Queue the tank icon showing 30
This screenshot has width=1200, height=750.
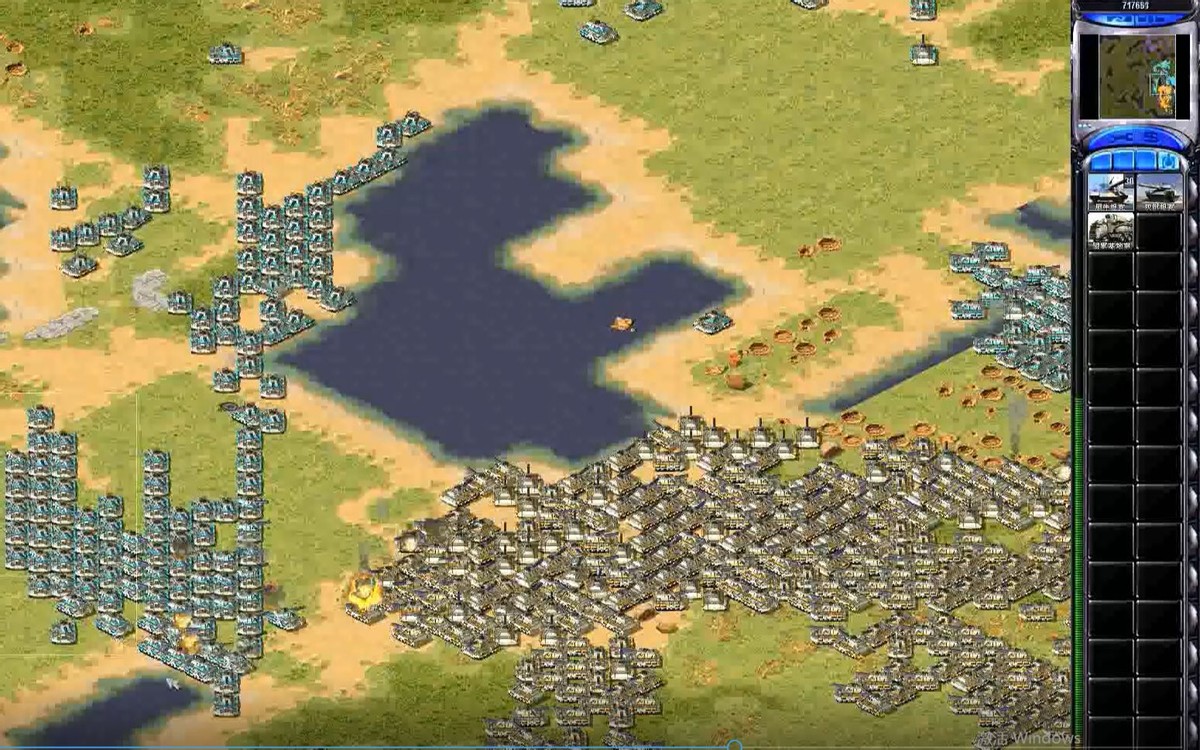[1110, 192]
